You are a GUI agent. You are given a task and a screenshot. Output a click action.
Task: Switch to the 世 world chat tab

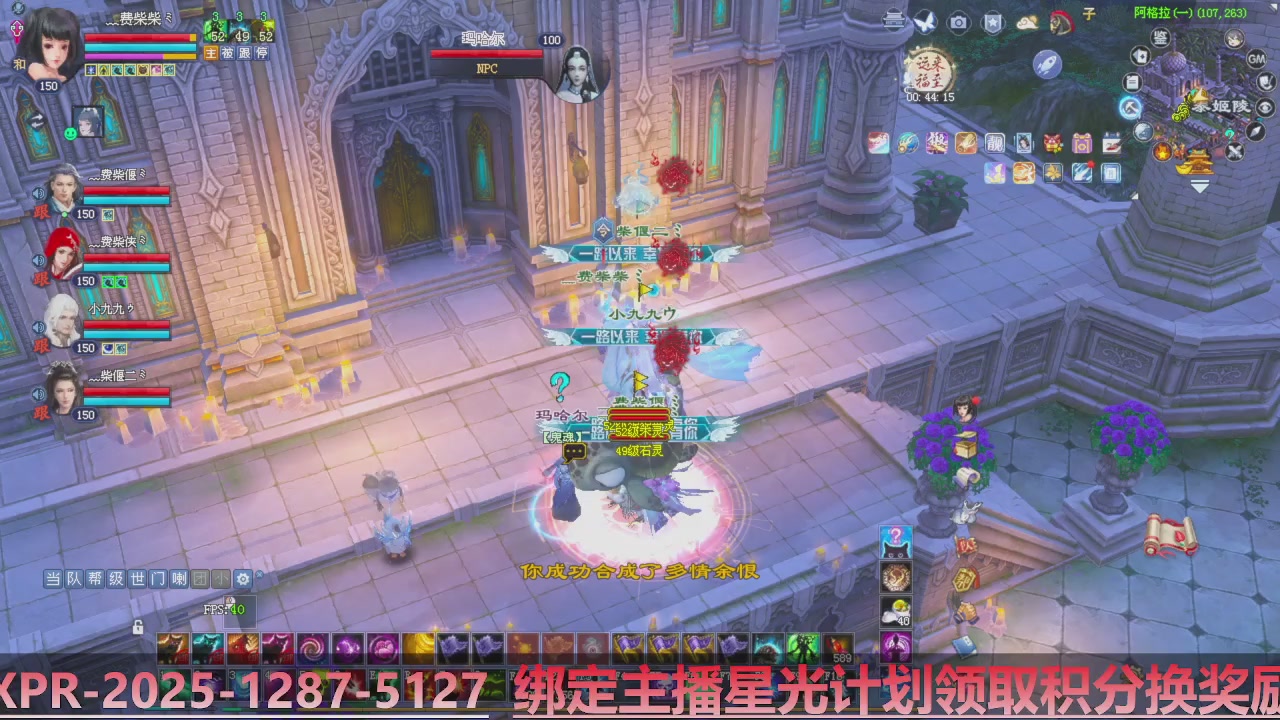137,580
